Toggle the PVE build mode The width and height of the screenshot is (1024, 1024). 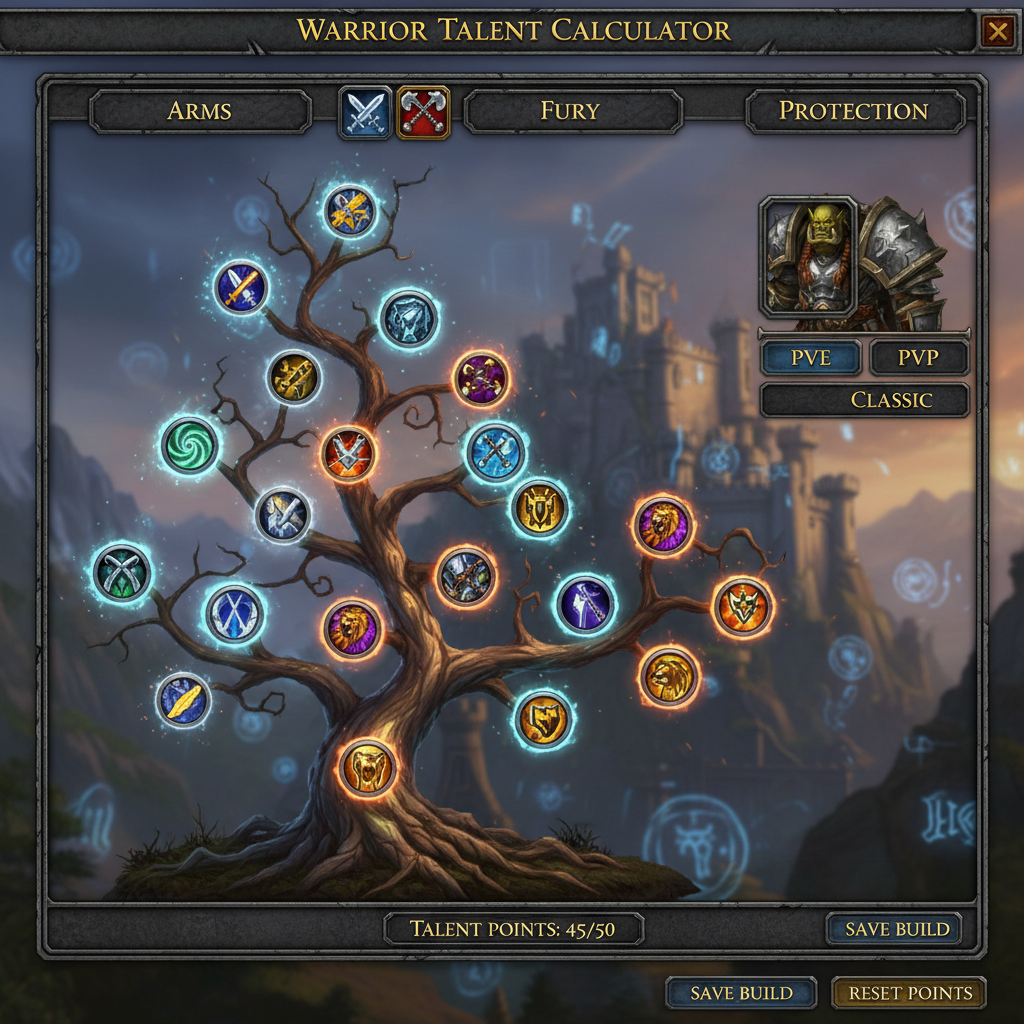[811, 358]
